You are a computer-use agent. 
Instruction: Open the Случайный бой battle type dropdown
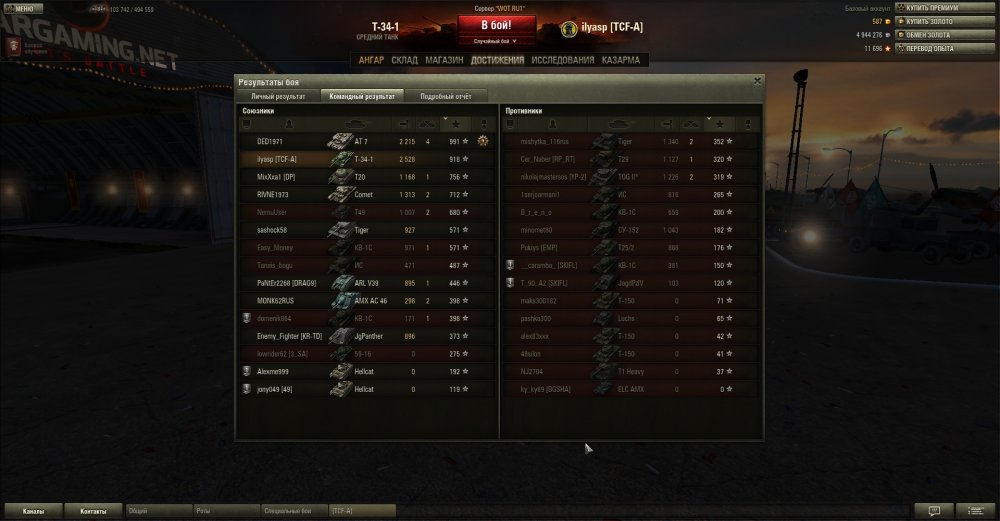coord(500,42)
